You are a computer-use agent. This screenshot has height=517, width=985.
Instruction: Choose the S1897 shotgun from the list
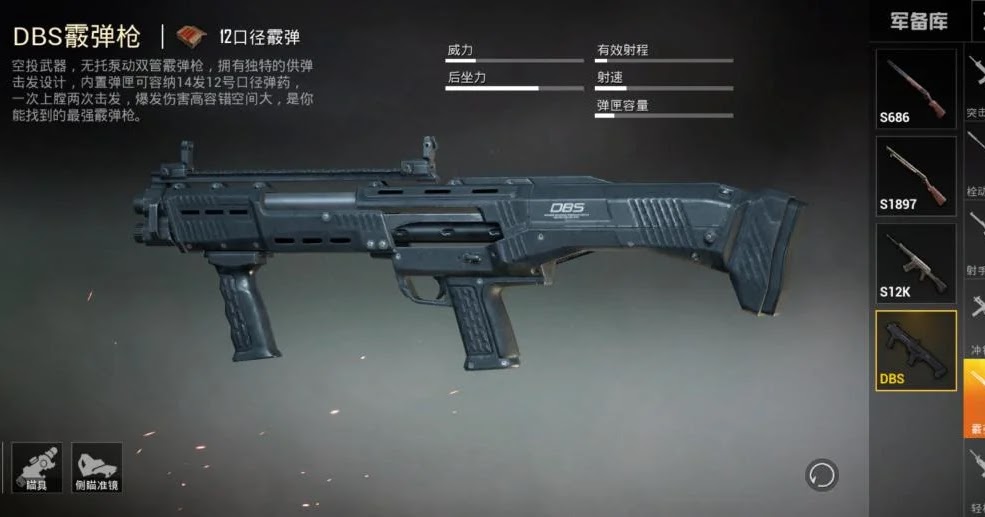[916, 175]
